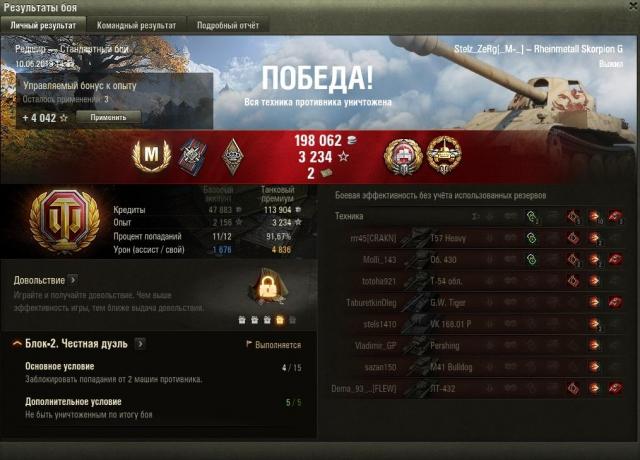
Task: Select the Личный результат tab
Action: pos(43,25)
